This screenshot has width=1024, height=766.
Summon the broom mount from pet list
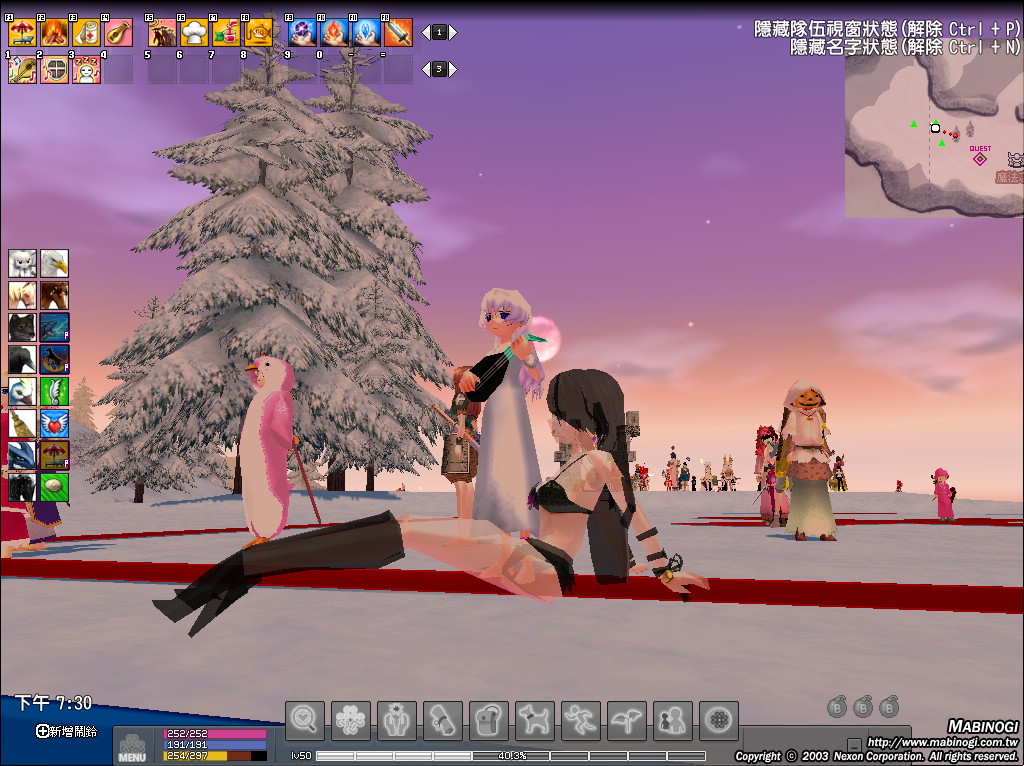pos(22,424)
